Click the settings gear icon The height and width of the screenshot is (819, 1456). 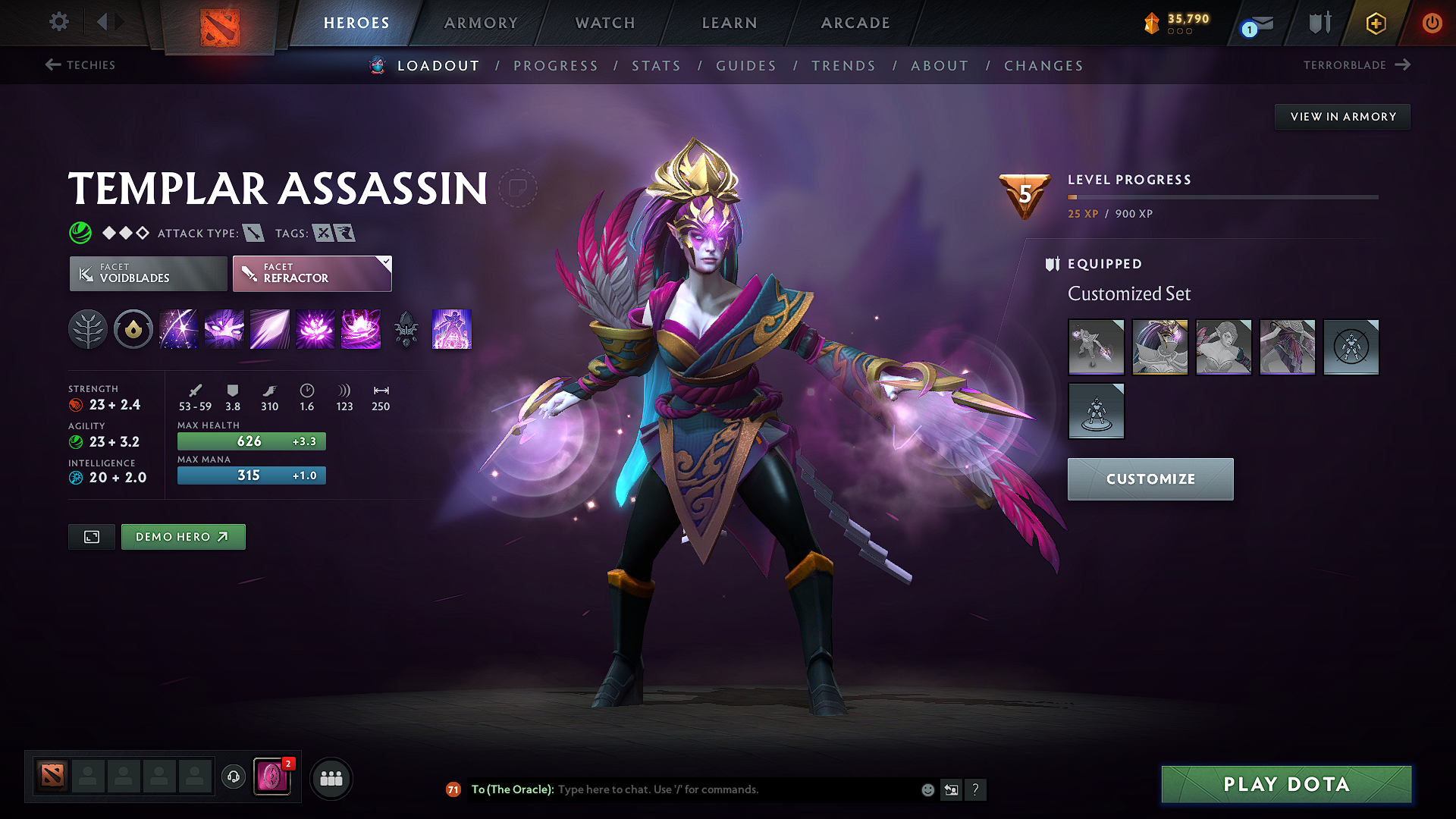click(58, 22)
